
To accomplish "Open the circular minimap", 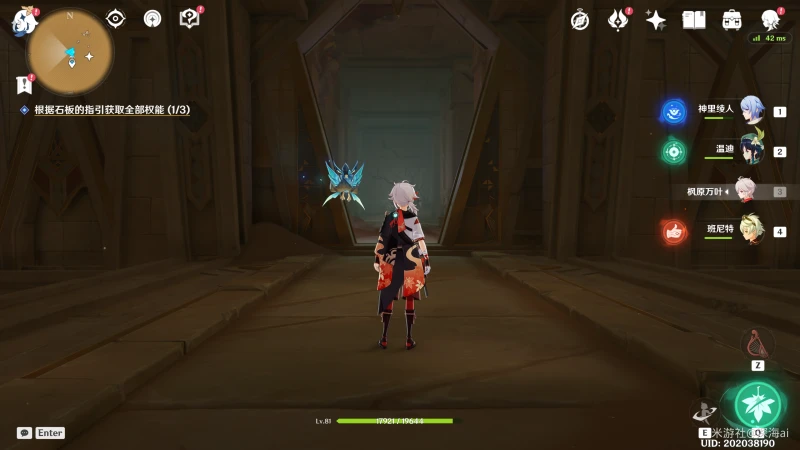I will [69, 52].
